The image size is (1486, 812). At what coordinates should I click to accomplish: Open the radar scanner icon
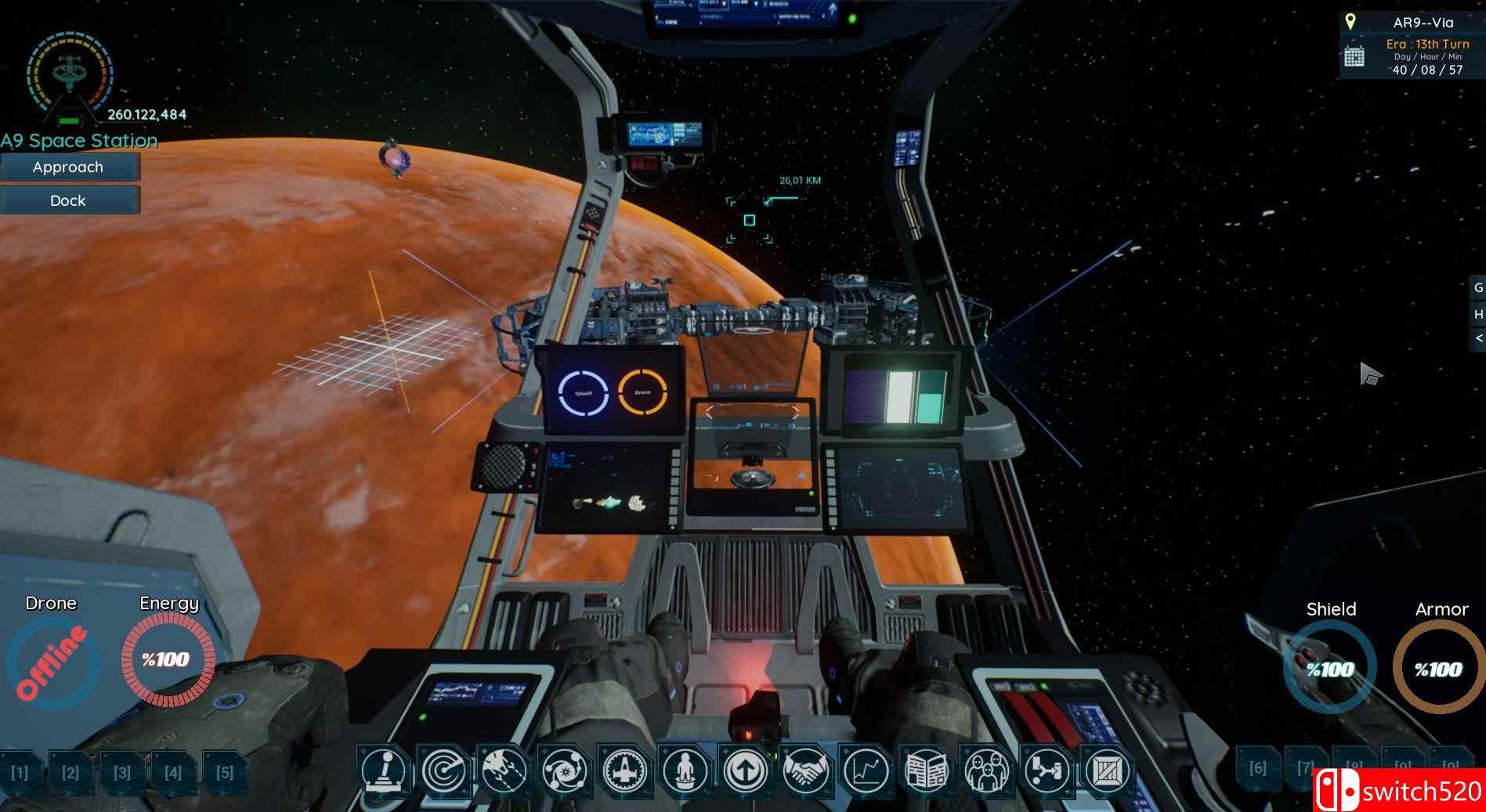click(x=443, y=770)
